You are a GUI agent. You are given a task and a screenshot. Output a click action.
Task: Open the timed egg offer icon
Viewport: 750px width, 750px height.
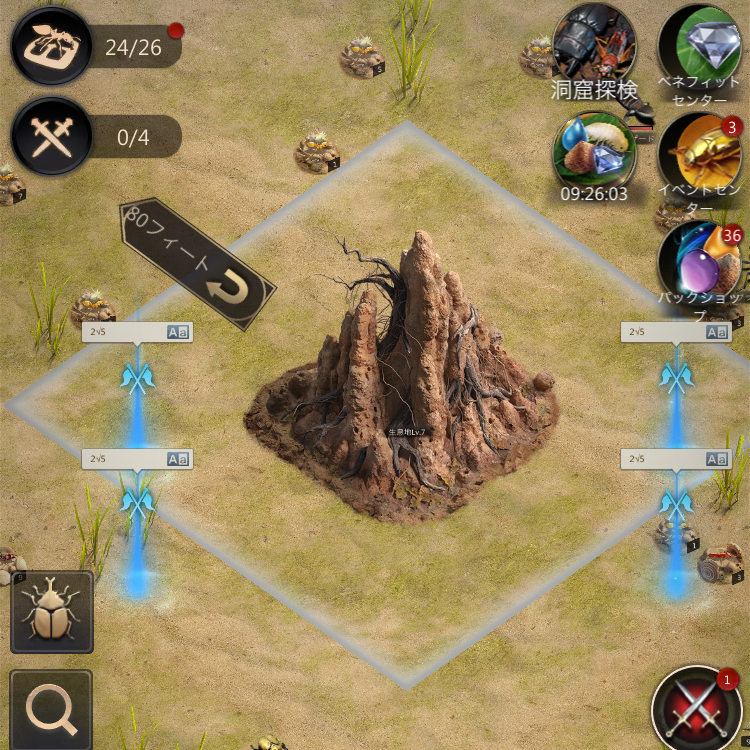595,152
